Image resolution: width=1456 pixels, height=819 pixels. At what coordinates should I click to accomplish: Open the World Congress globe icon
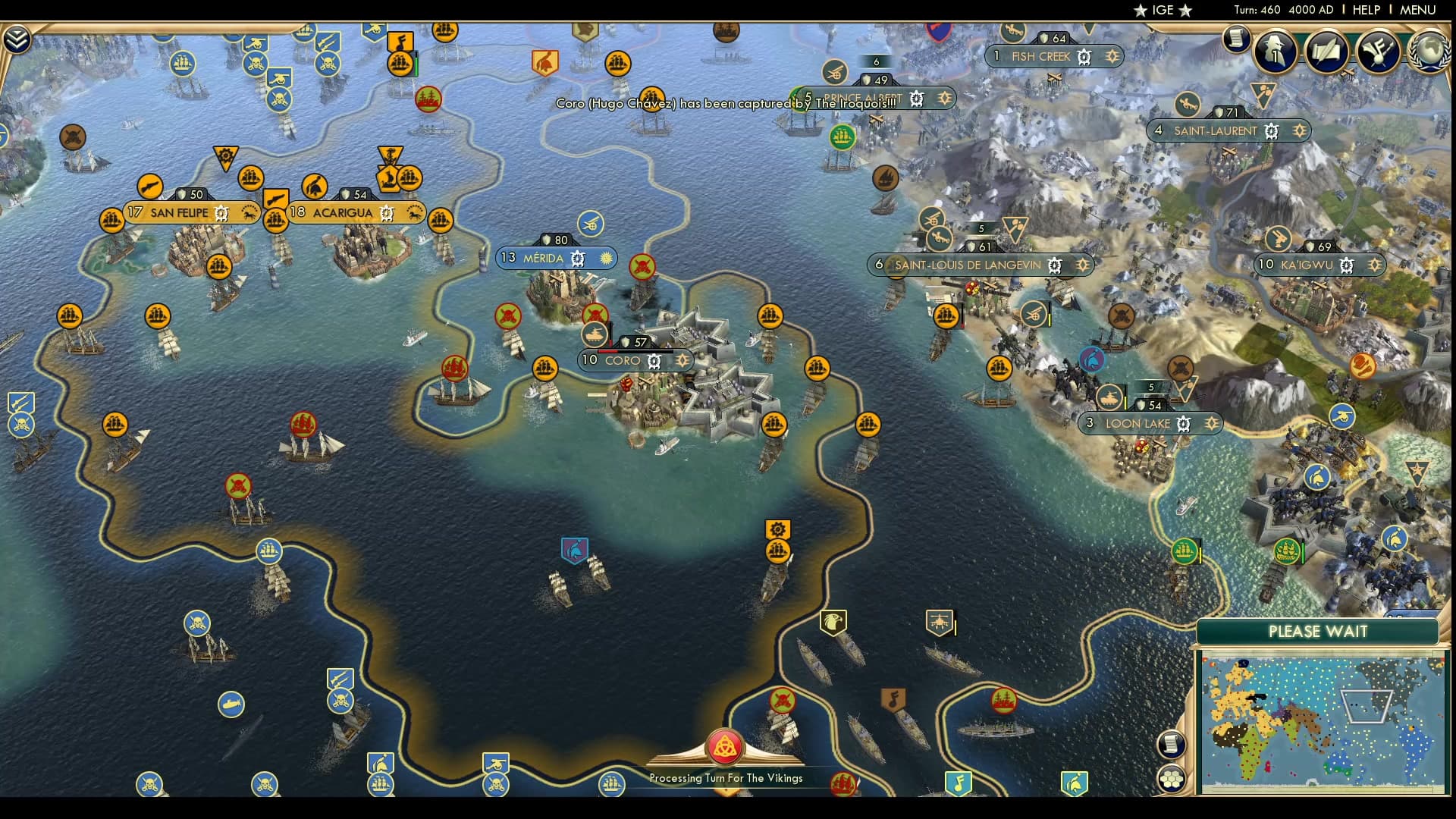[x=1429, y=51]
